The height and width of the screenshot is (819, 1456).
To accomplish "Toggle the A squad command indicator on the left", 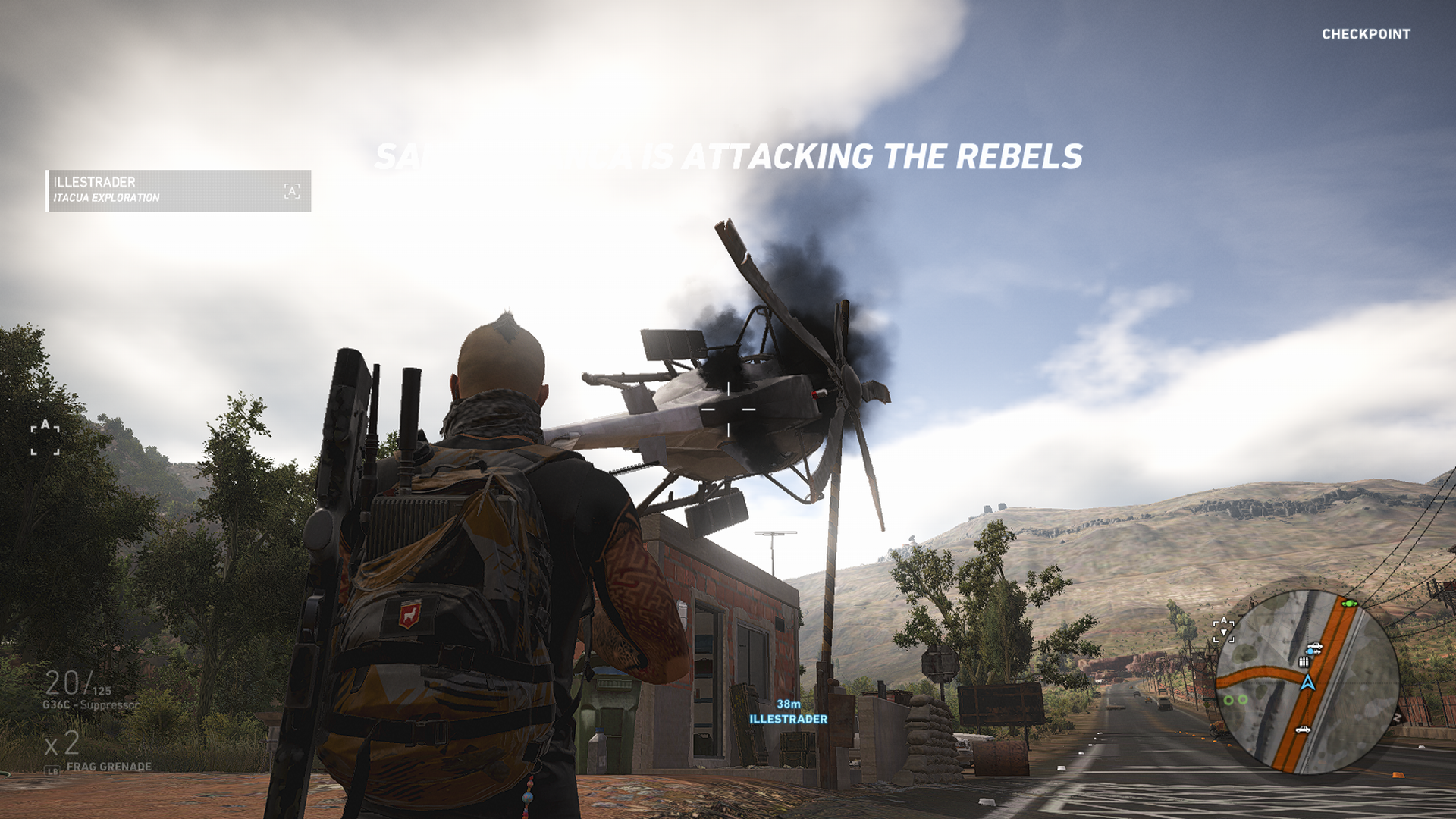I will point(44,432).
